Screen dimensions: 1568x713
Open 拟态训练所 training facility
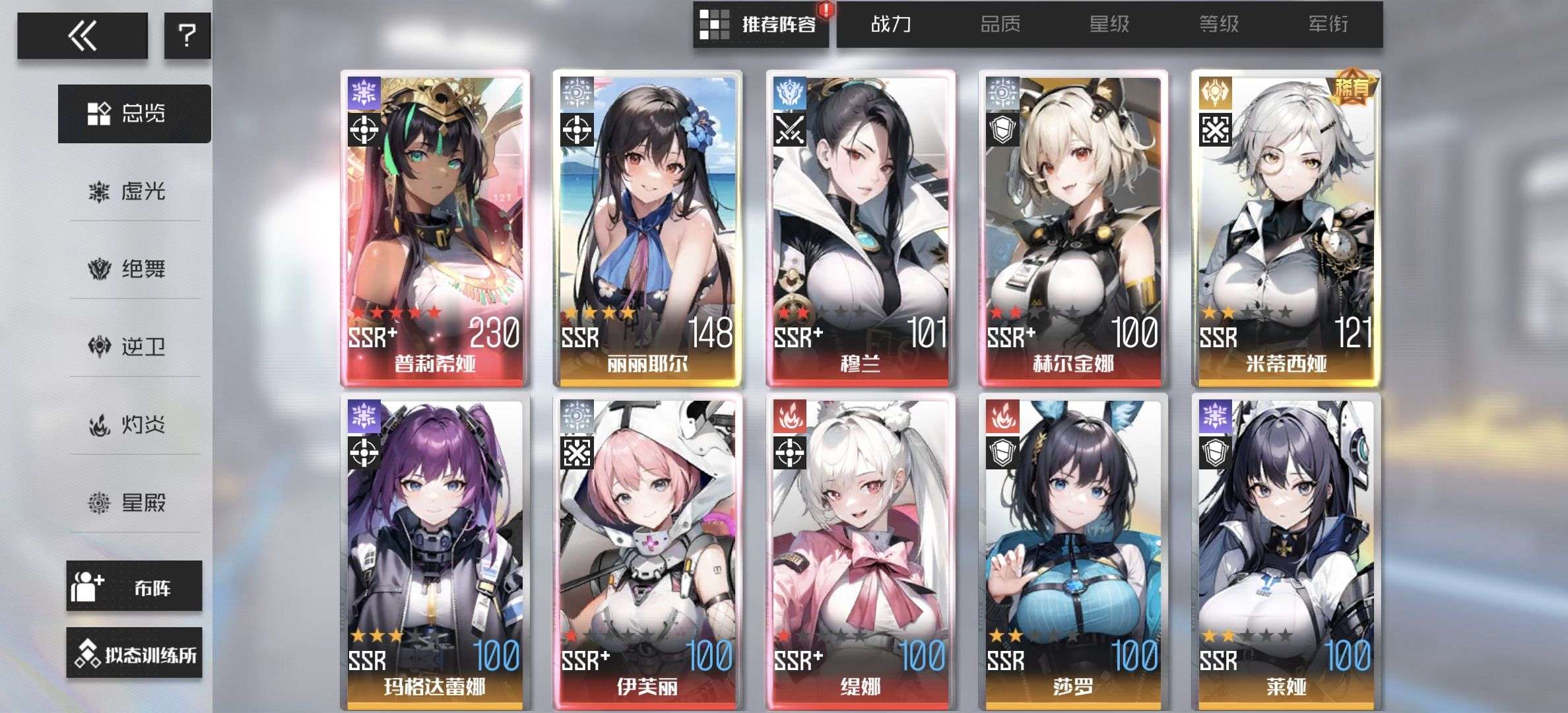tap(134, 653)
